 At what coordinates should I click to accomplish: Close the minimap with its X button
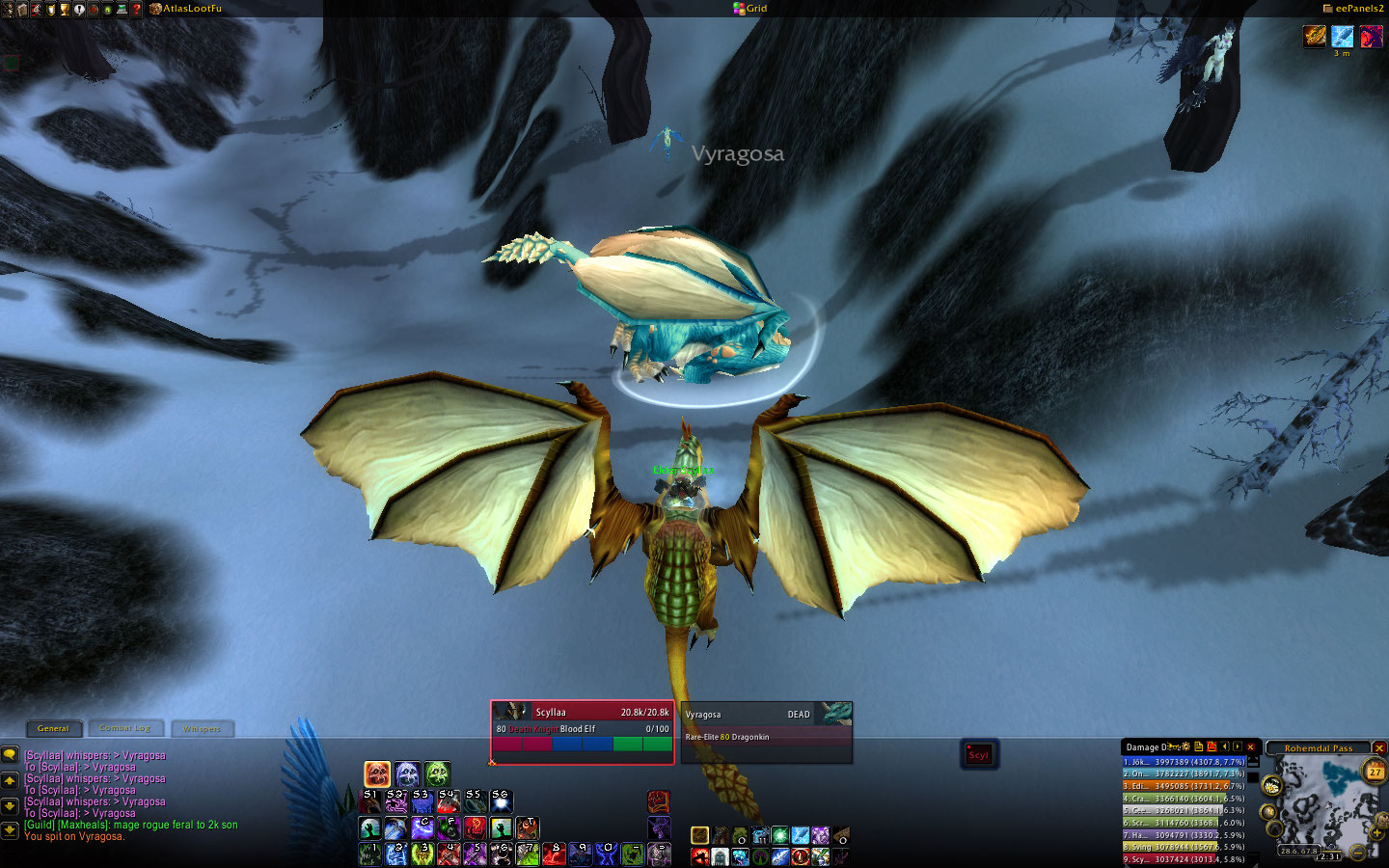tap(1379, 748)
